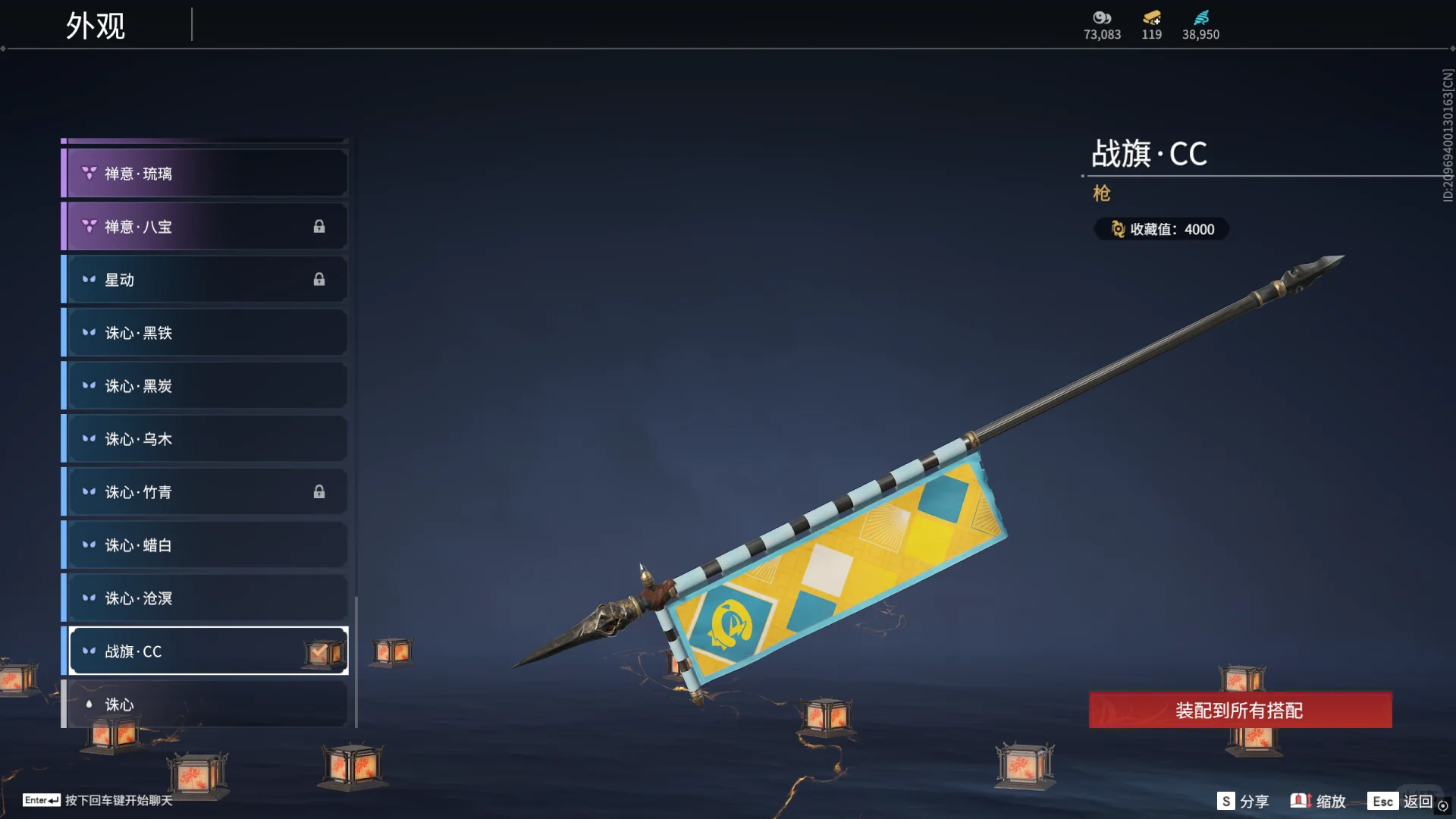Choose the 诛心·黑炭 skin row
1456x819 pixels.
pos(205,386)
